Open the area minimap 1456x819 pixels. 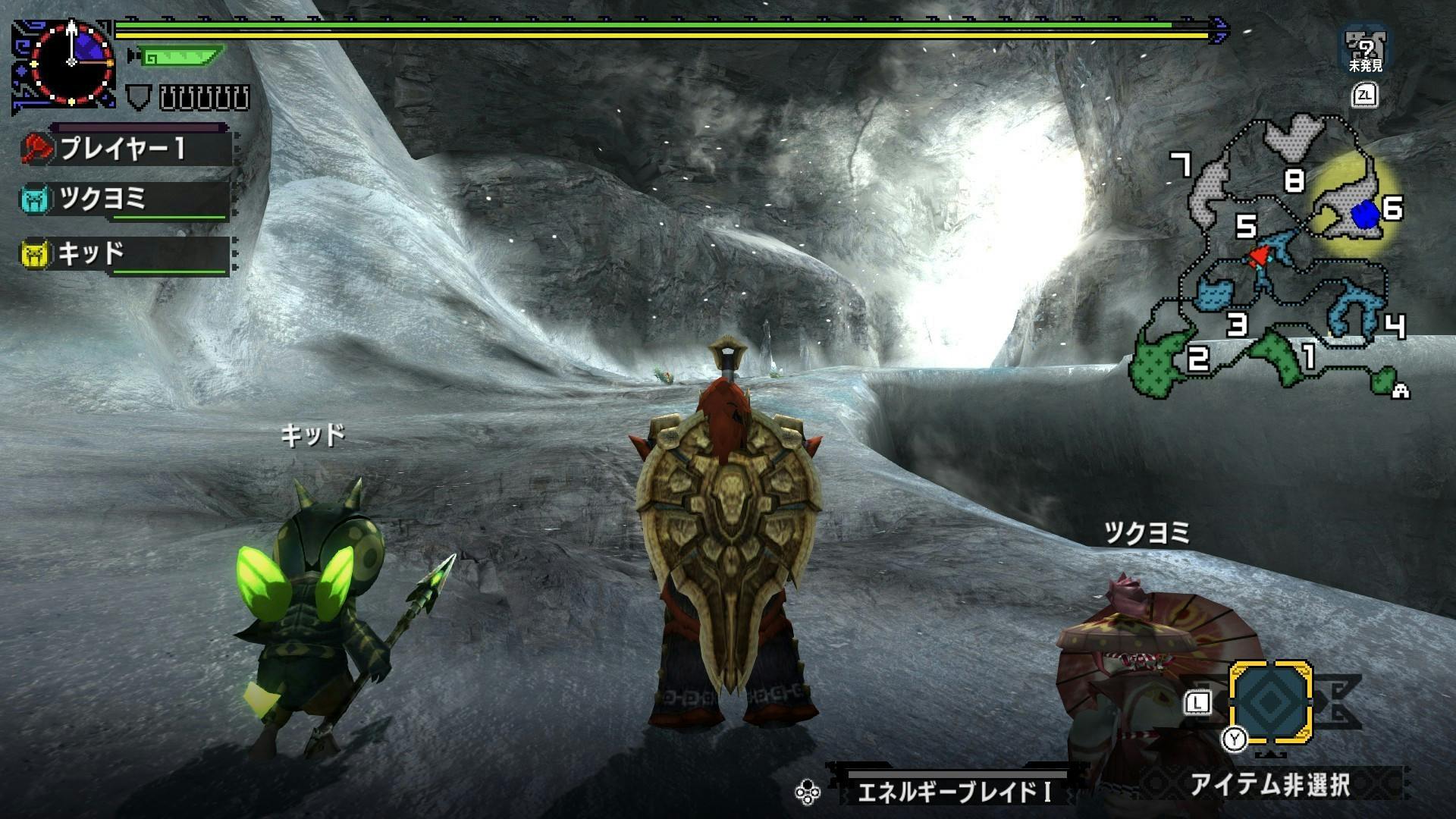pos(1274,258)
